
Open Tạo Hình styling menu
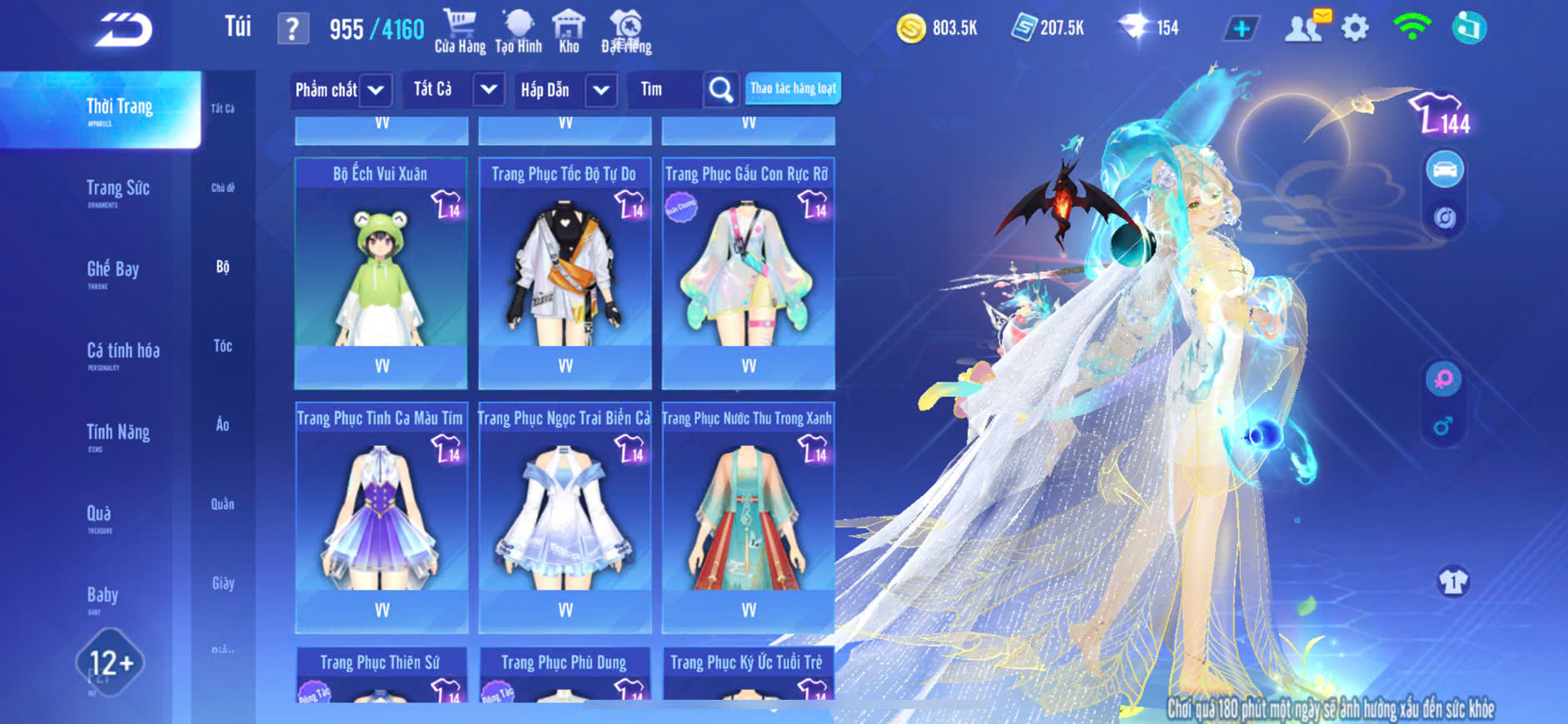point(518,31)
